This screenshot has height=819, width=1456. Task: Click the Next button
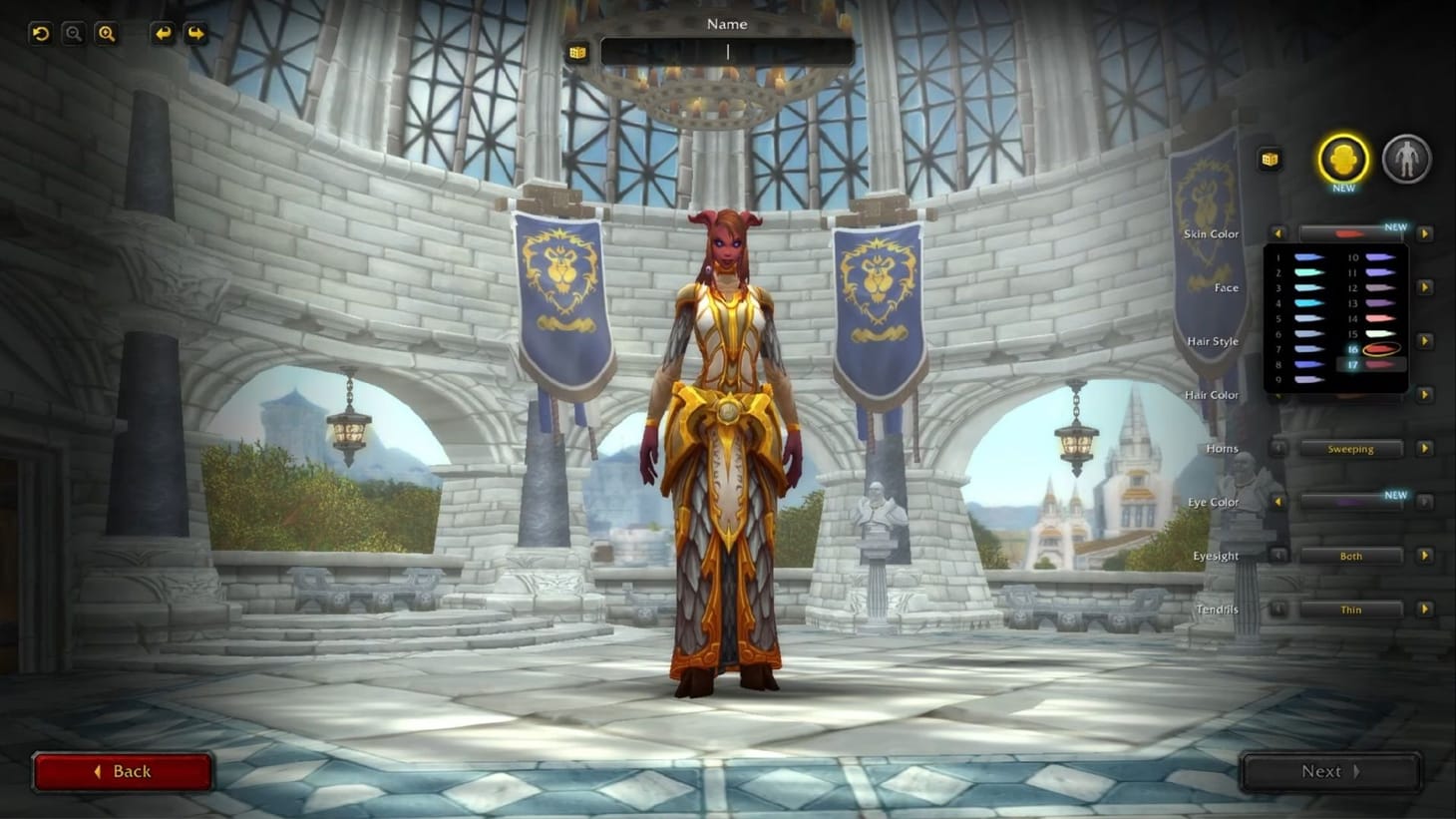(x=1329, y=771)
